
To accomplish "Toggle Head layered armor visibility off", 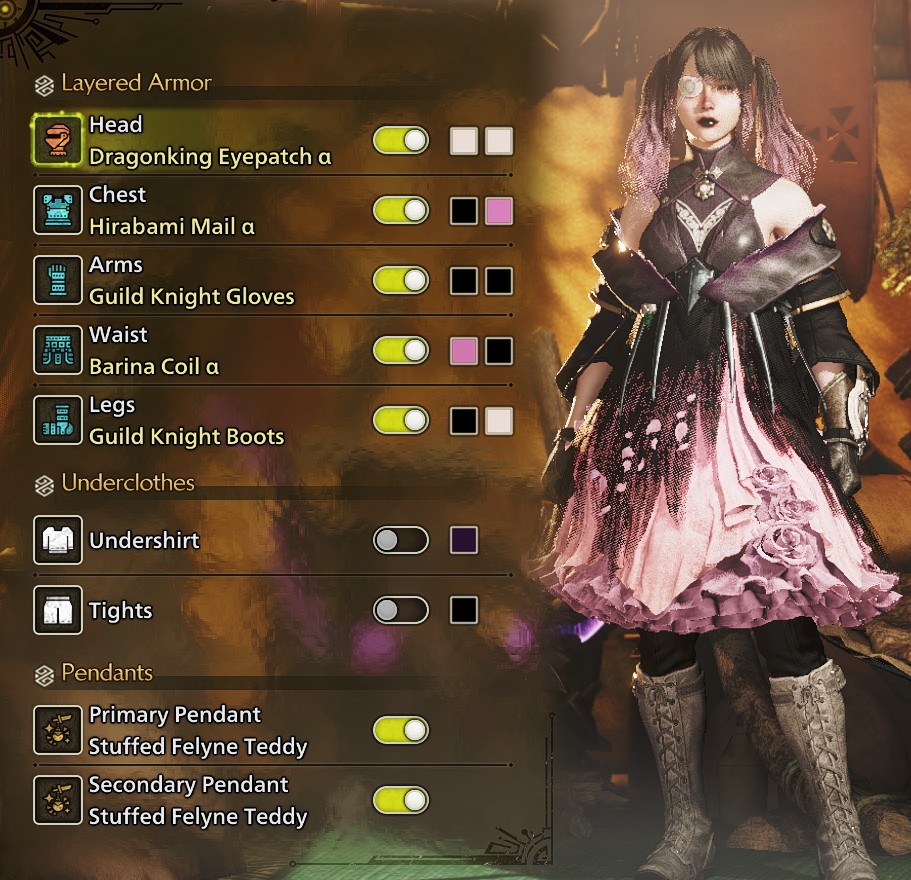I will point(400,141).
